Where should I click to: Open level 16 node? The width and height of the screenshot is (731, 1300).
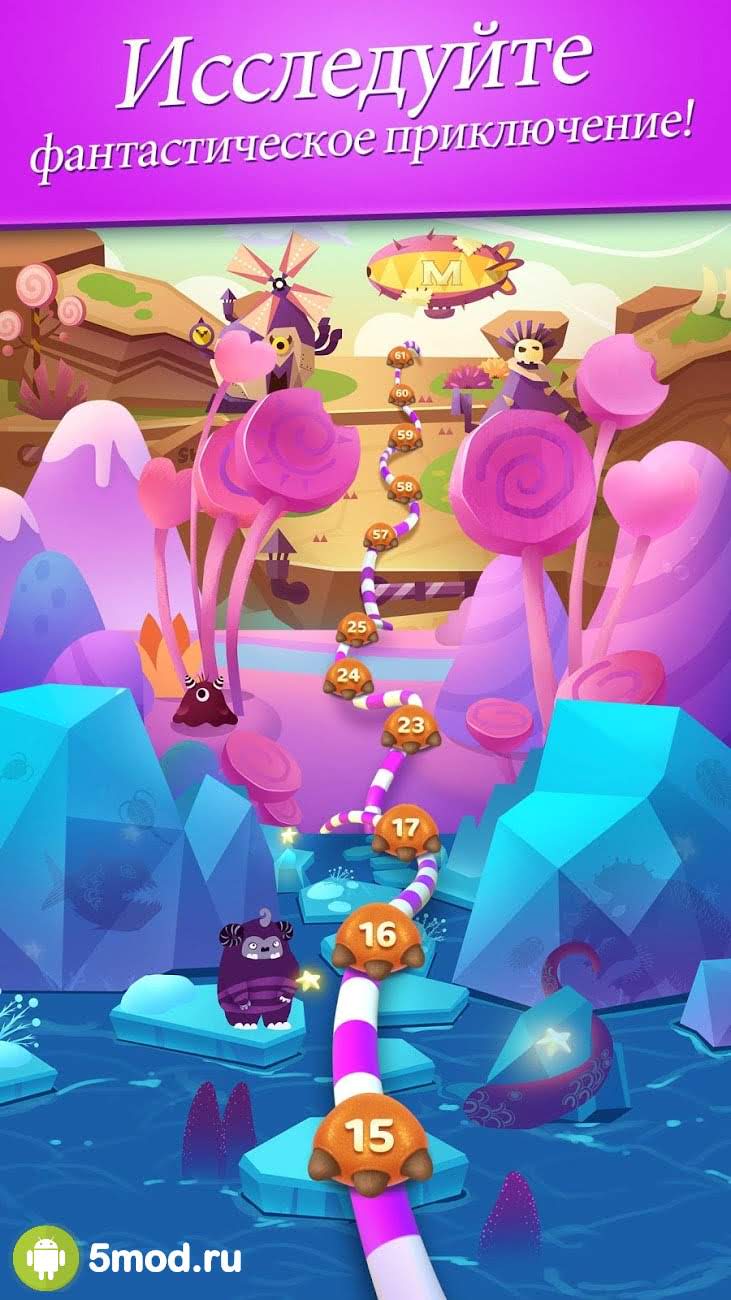[x=378, y=937]
